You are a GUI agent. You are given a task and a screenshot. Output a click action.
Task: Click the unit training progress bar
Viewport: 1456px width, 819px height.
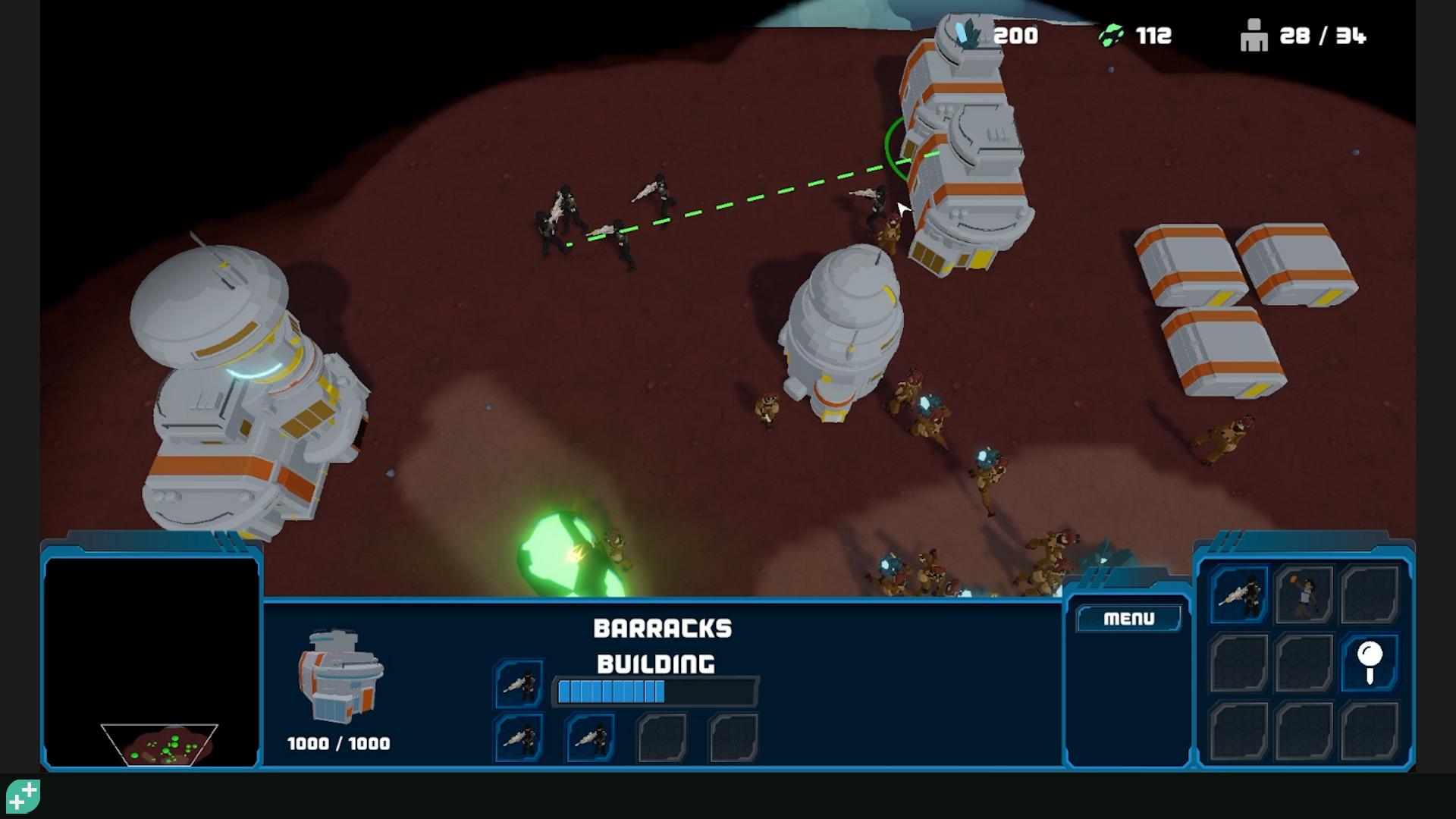(654, 691)
